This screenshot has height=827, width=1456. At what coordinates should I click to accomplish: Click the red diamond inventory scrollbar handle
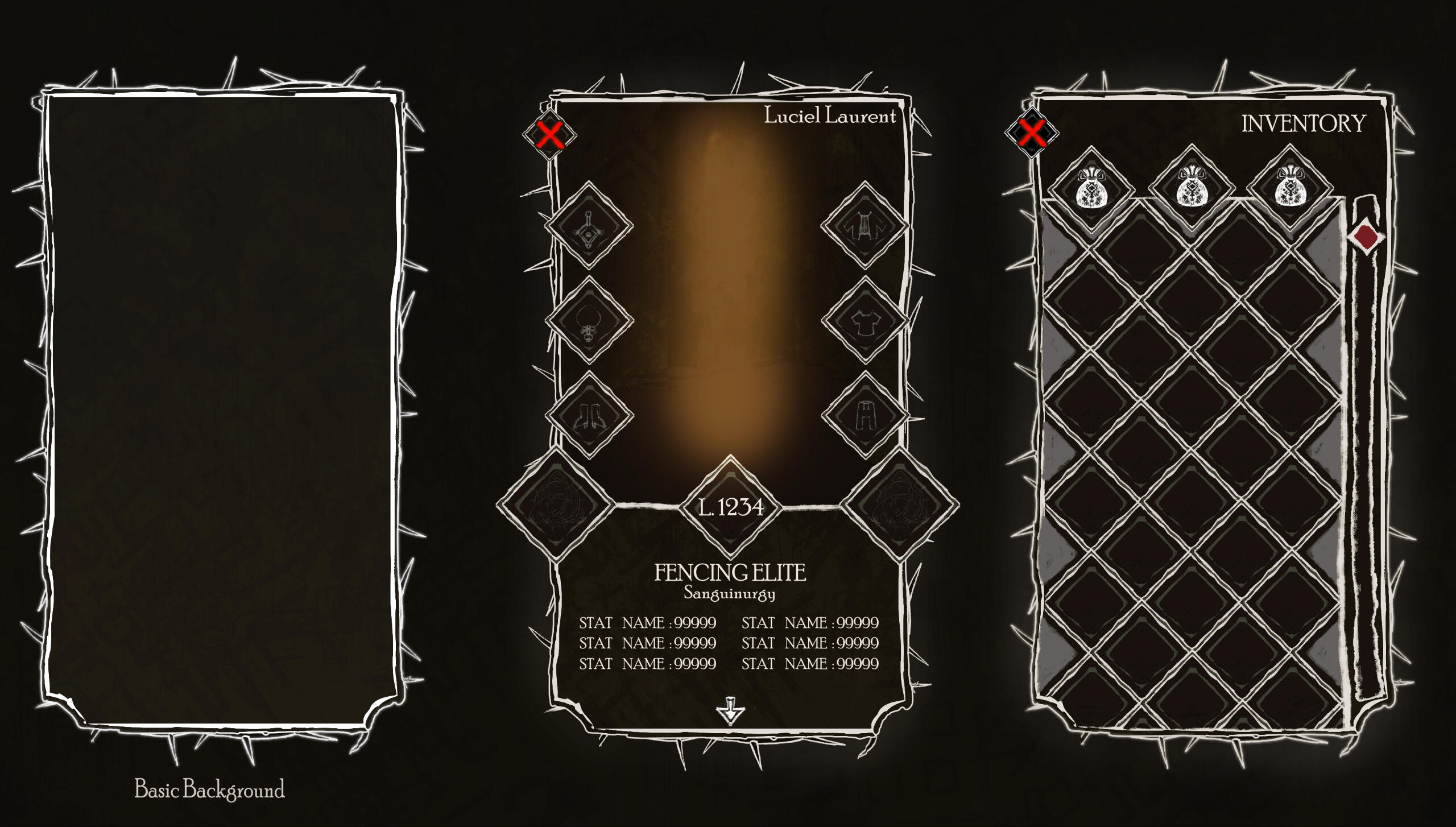tap(1366, 235)
